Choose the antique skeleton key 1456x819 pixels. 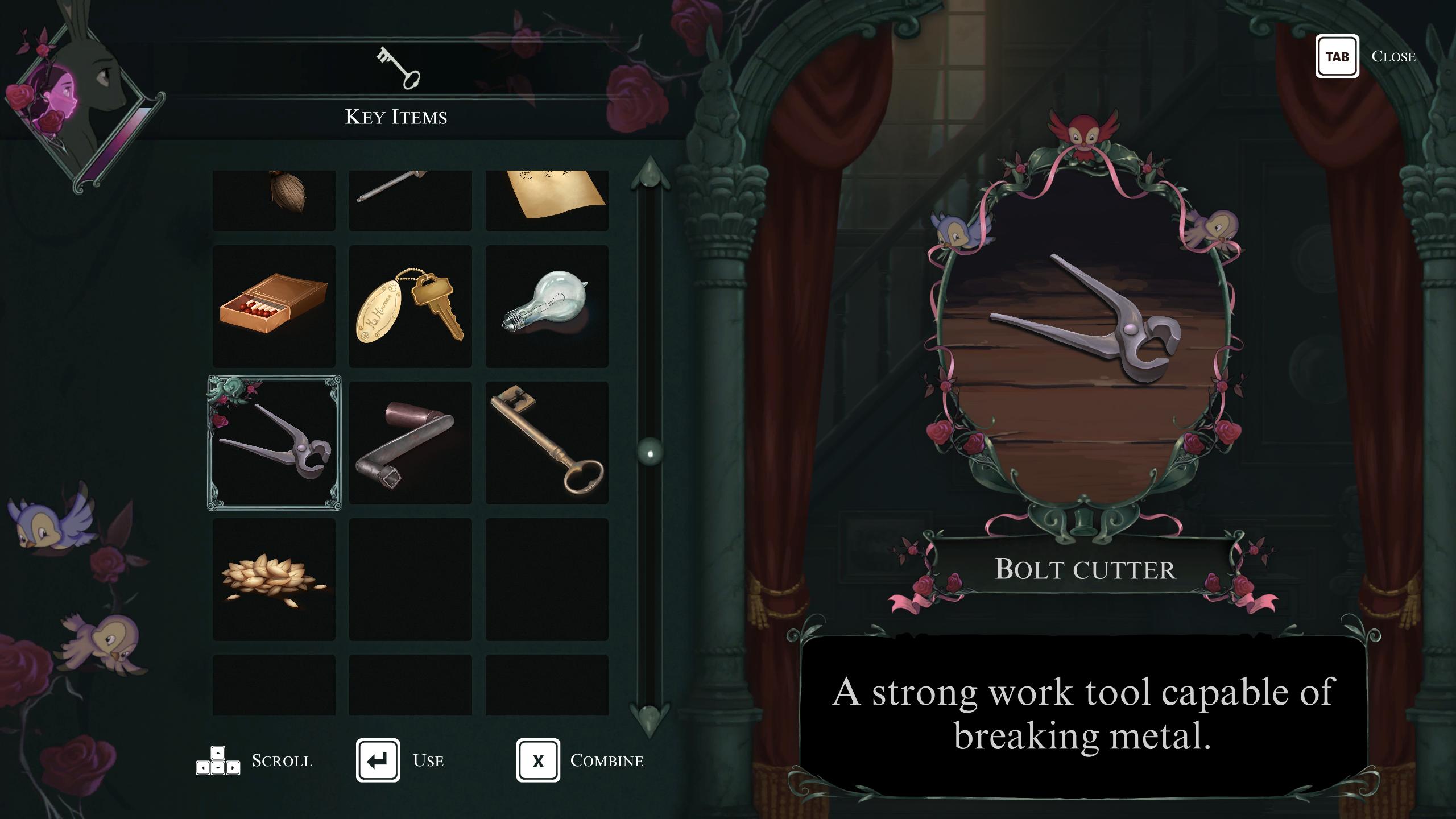(547, 442)
